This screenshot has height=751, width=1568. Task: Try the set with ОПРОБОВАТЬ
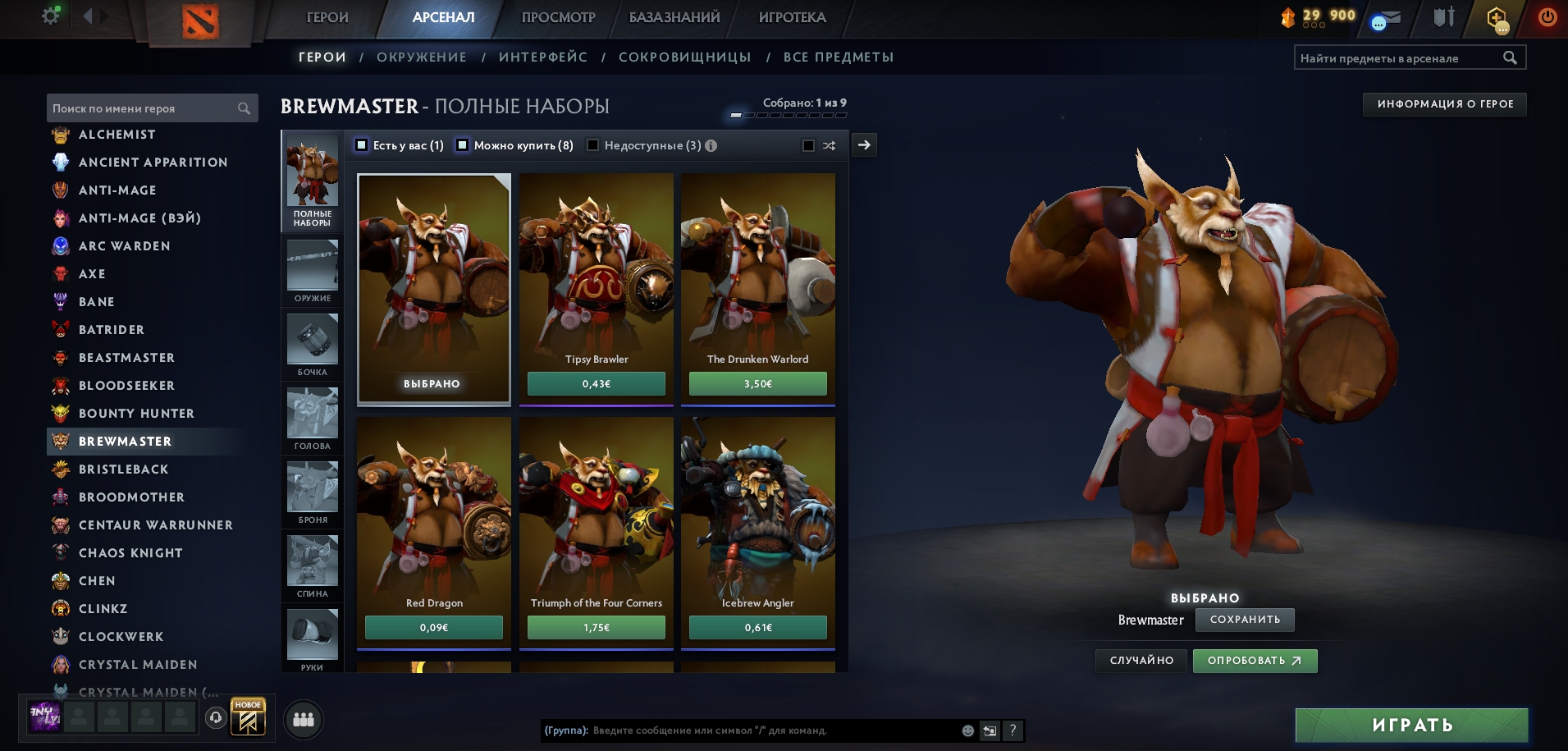pos(1255,661)
